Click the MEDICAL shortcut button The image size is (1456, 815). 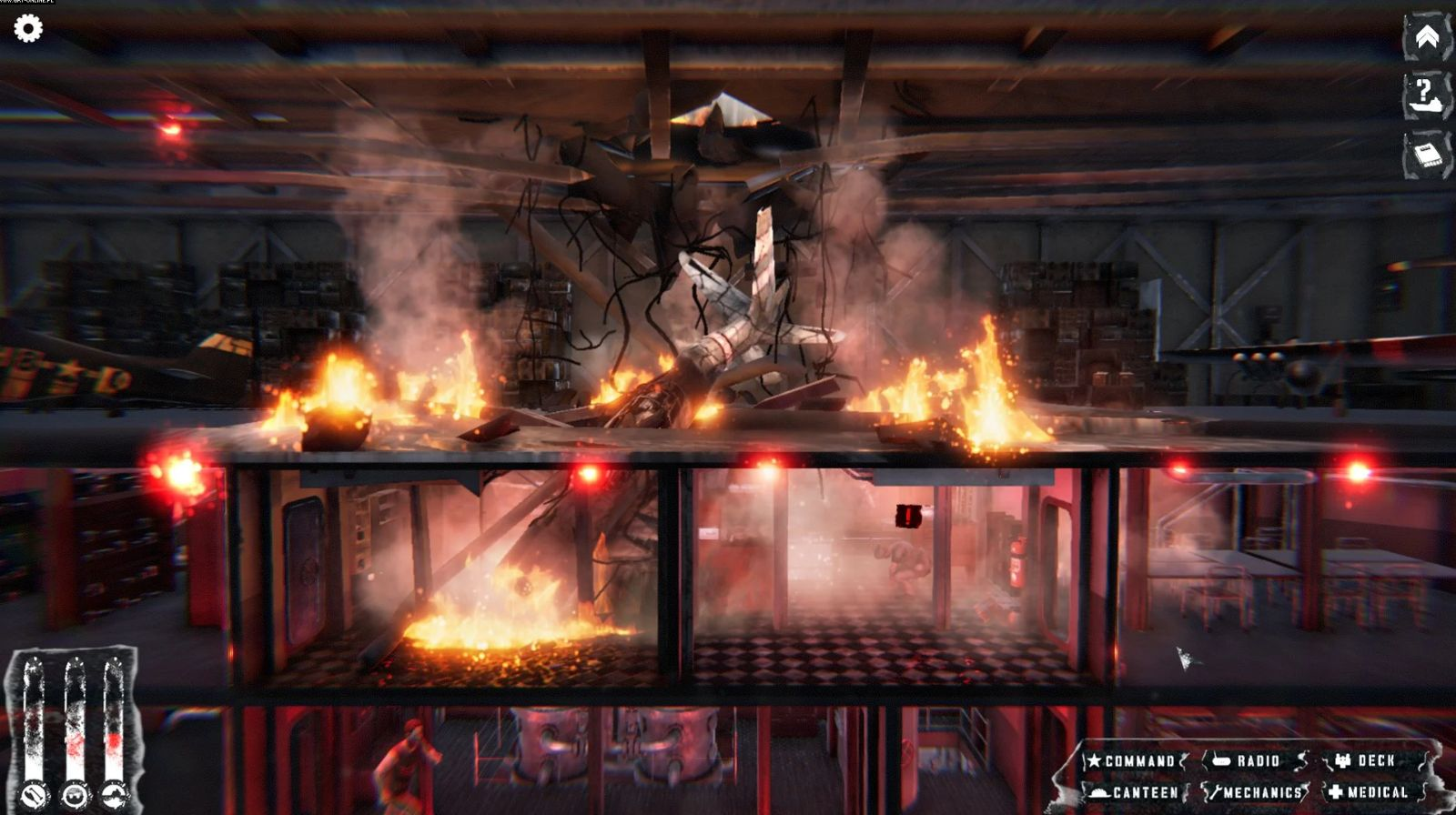(x=1378, y=792)
